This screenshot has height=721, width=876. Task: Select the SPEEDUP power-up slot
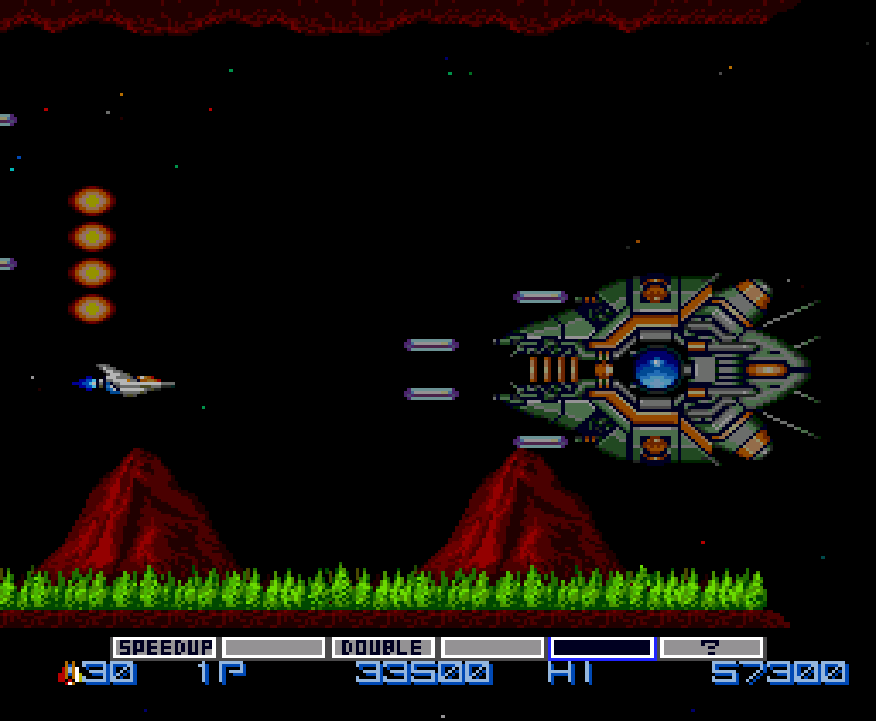[x=164, y=647]
